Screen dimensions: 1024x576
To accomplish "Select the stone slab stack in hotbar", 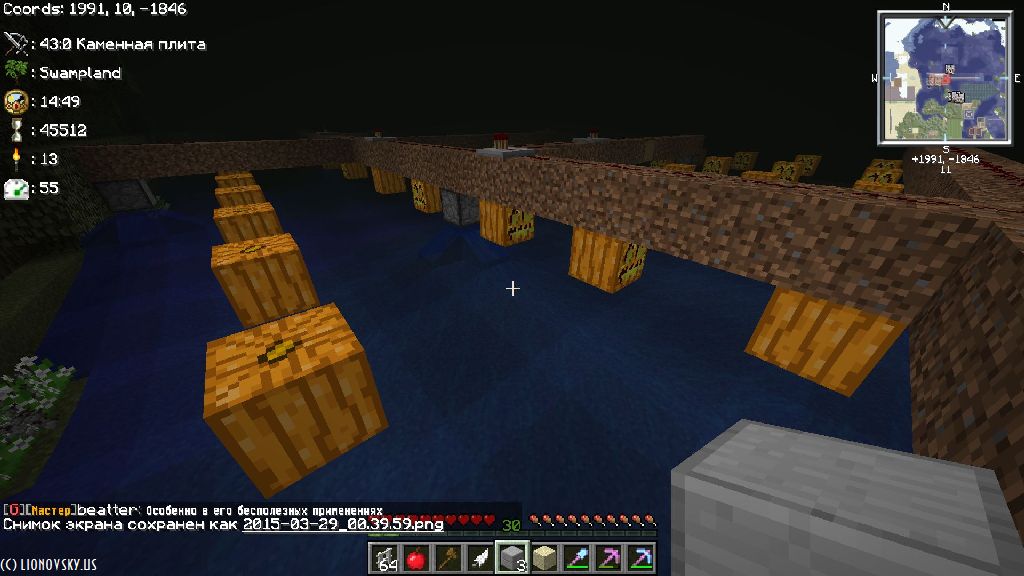I will pyautogui.click(x=512, y=558).
